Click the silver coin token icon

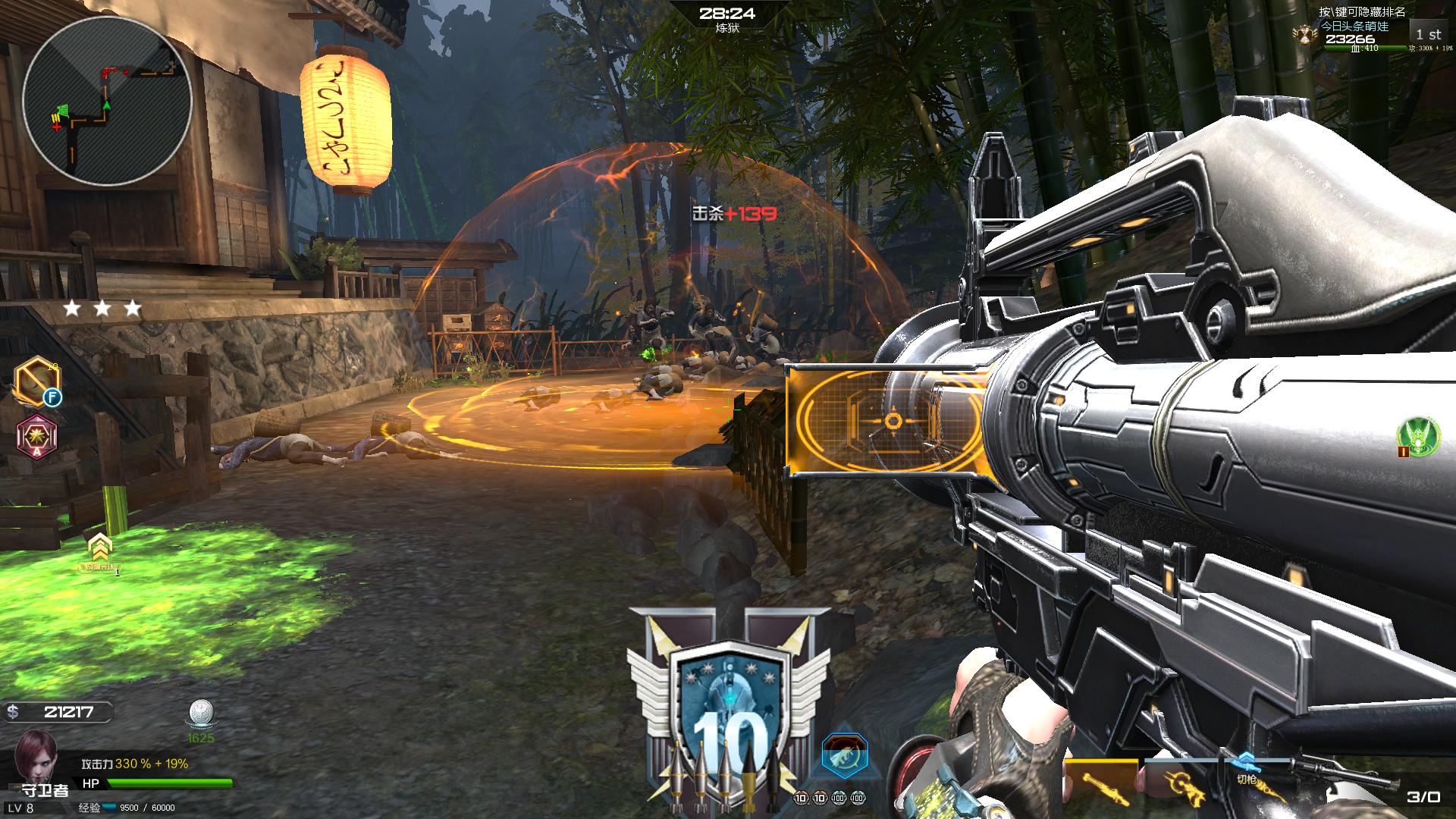point(201,714)
